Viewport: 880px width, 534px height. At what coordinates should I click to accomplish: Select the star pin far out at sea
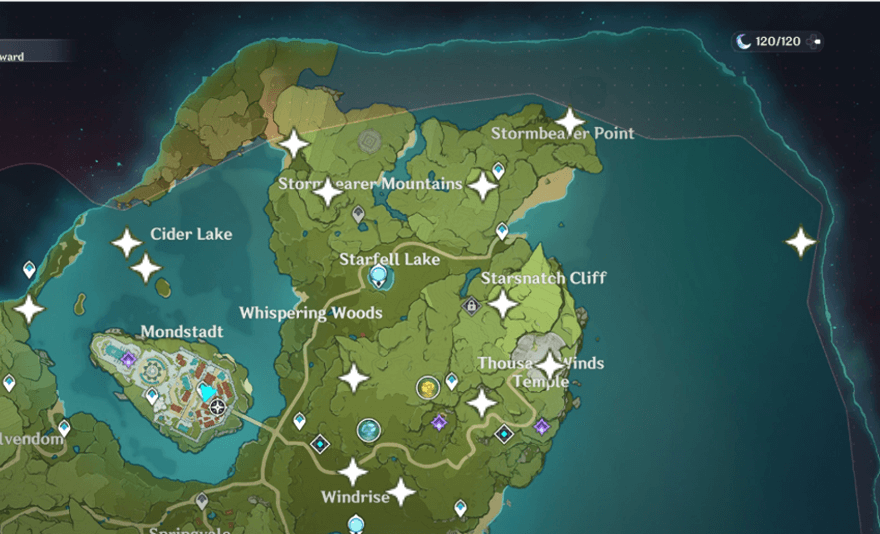pos(800,242)
